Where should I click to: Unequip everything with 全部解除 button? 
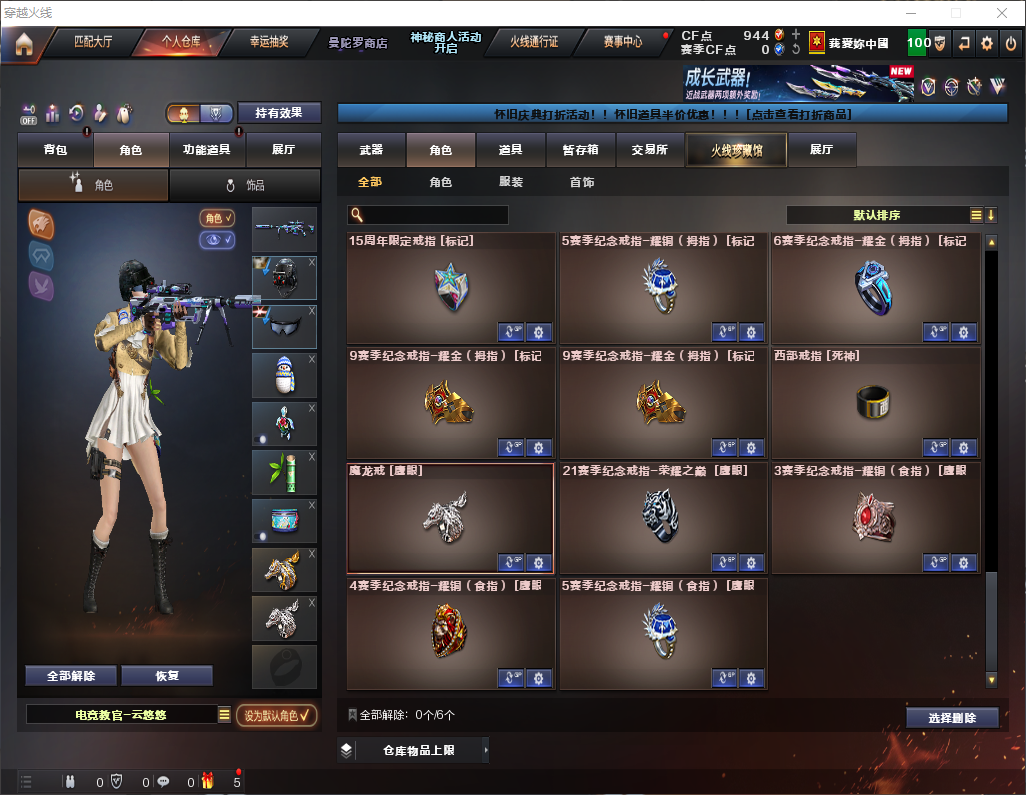click(x=71, y=676)
